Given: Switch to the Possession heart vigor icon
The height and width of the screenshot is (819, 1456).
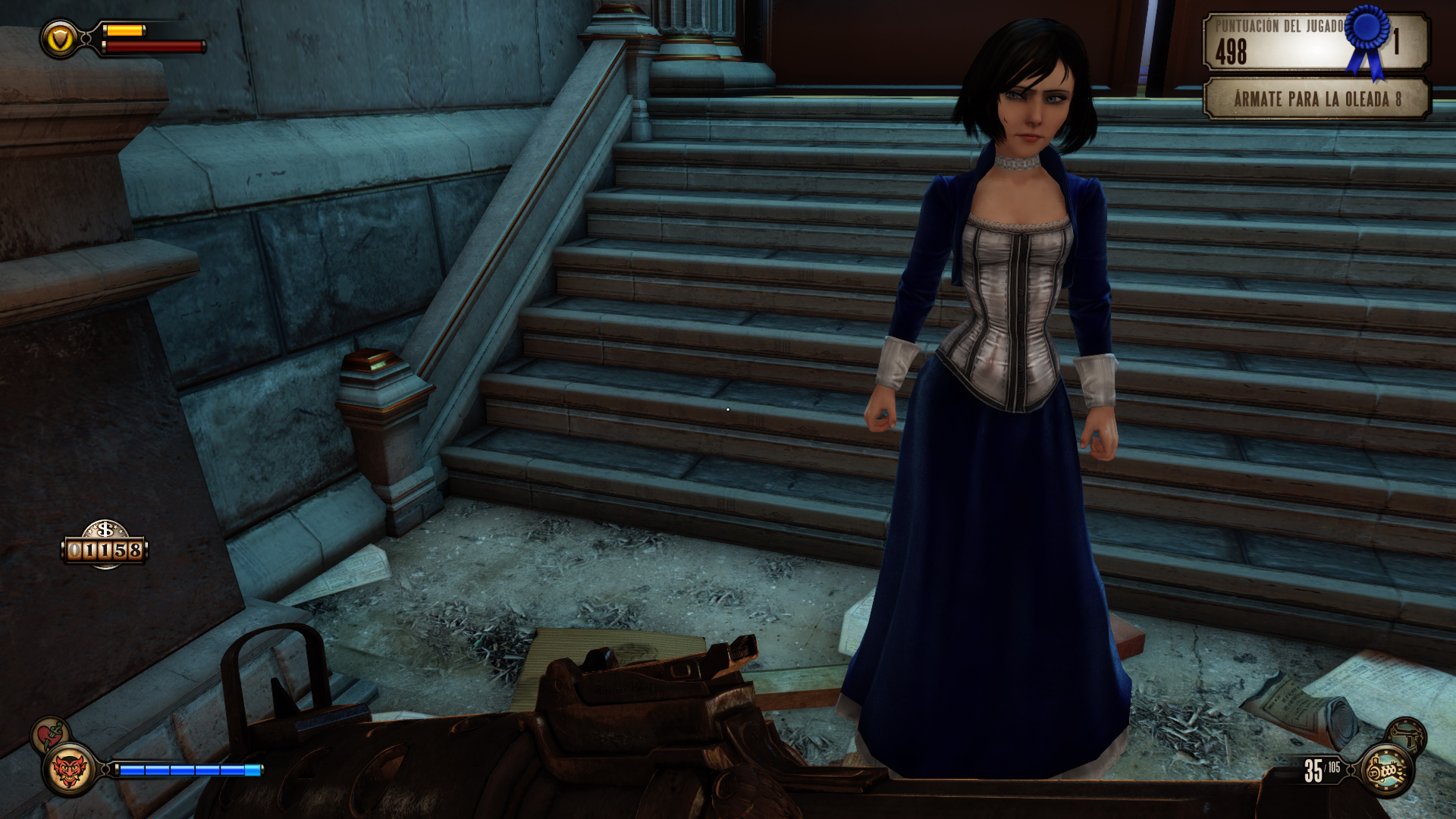Looking at the screenshot, I should click(x=50, y=734).
